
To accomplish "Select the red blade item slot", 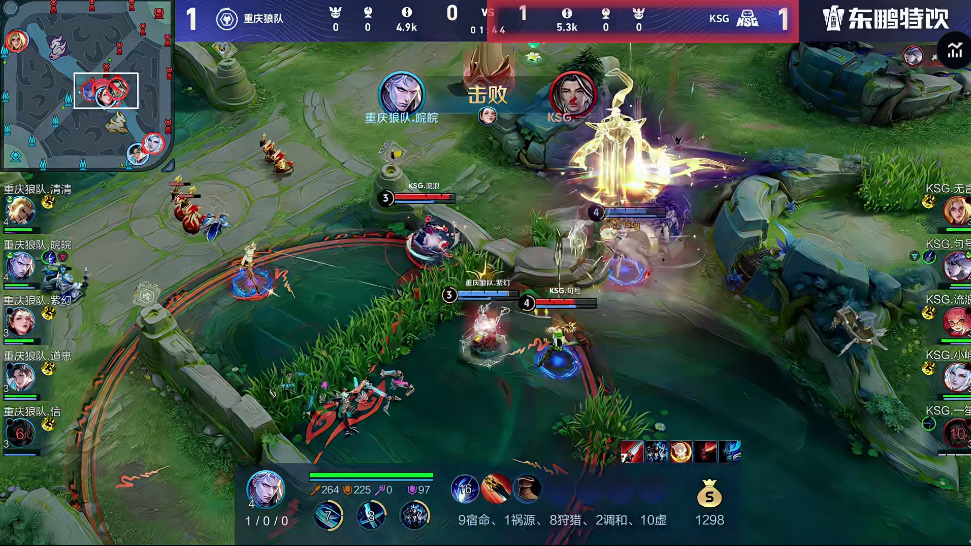I will [x=496, y=489].
